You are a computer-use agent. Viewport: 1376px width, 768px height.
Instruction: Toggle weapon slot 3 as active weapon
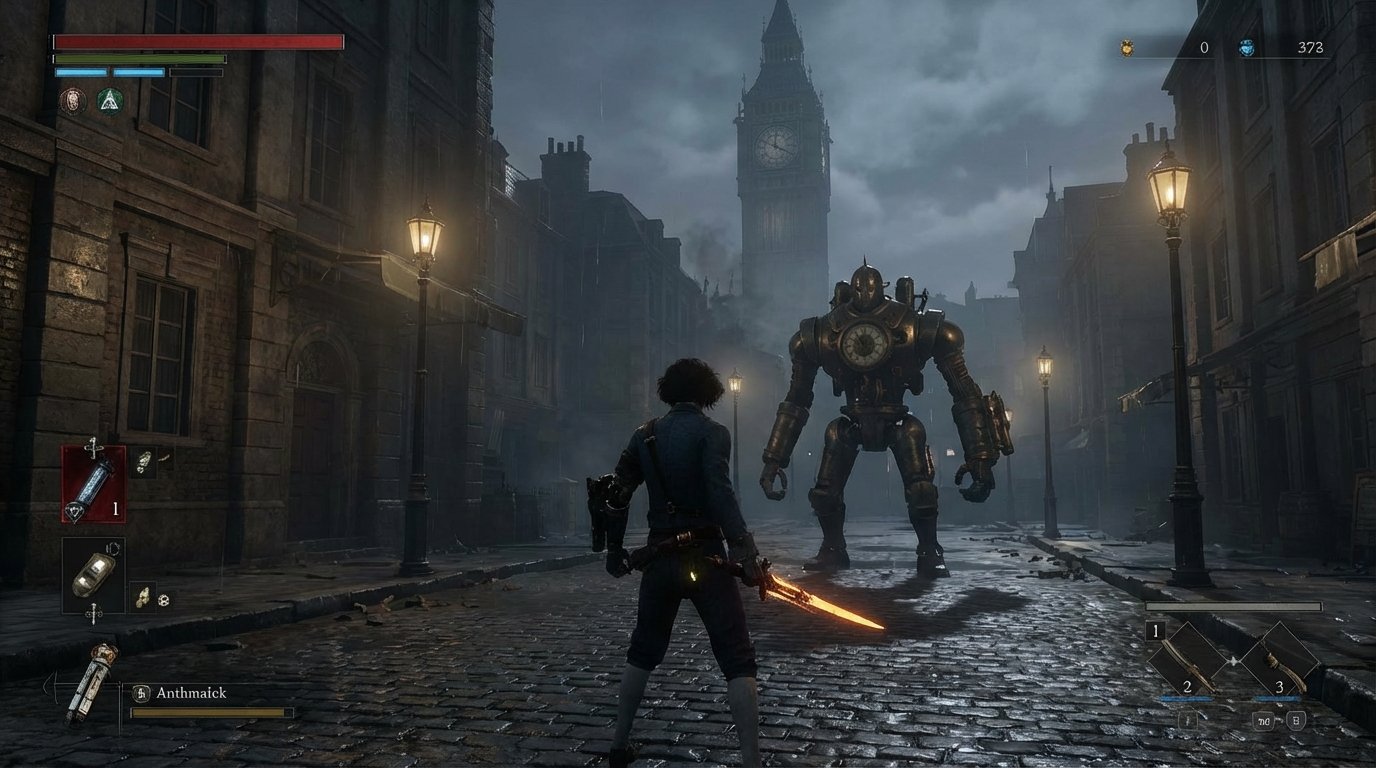tap(1283, 660)
